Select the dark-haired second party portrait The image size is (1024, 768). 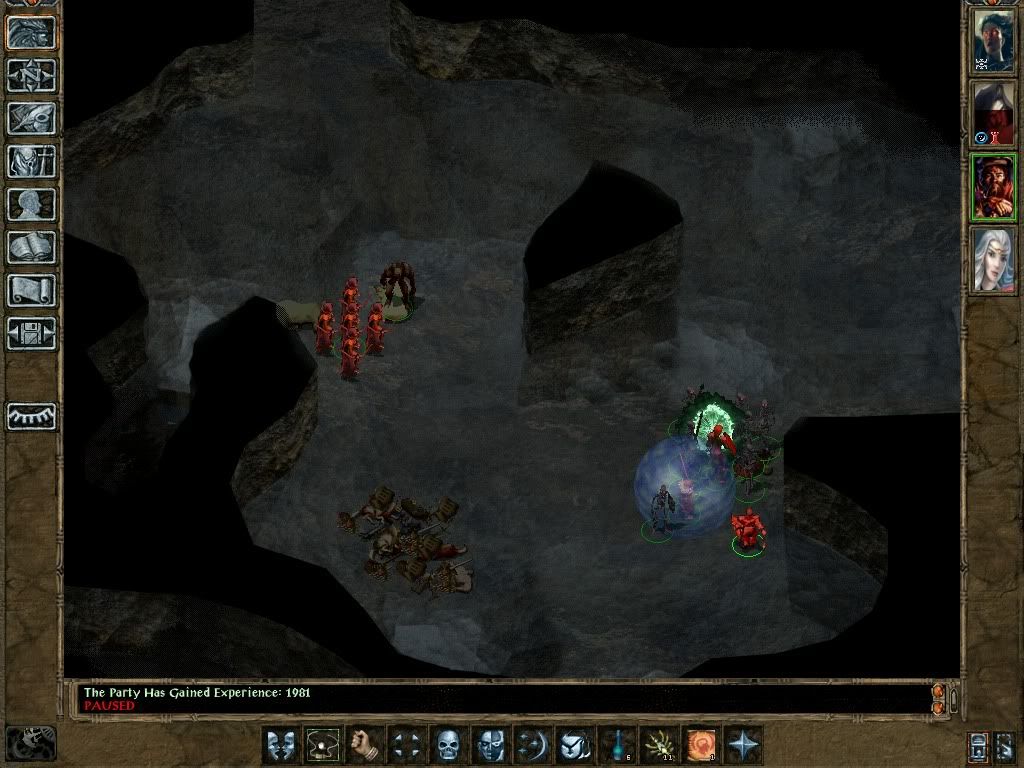994,112
